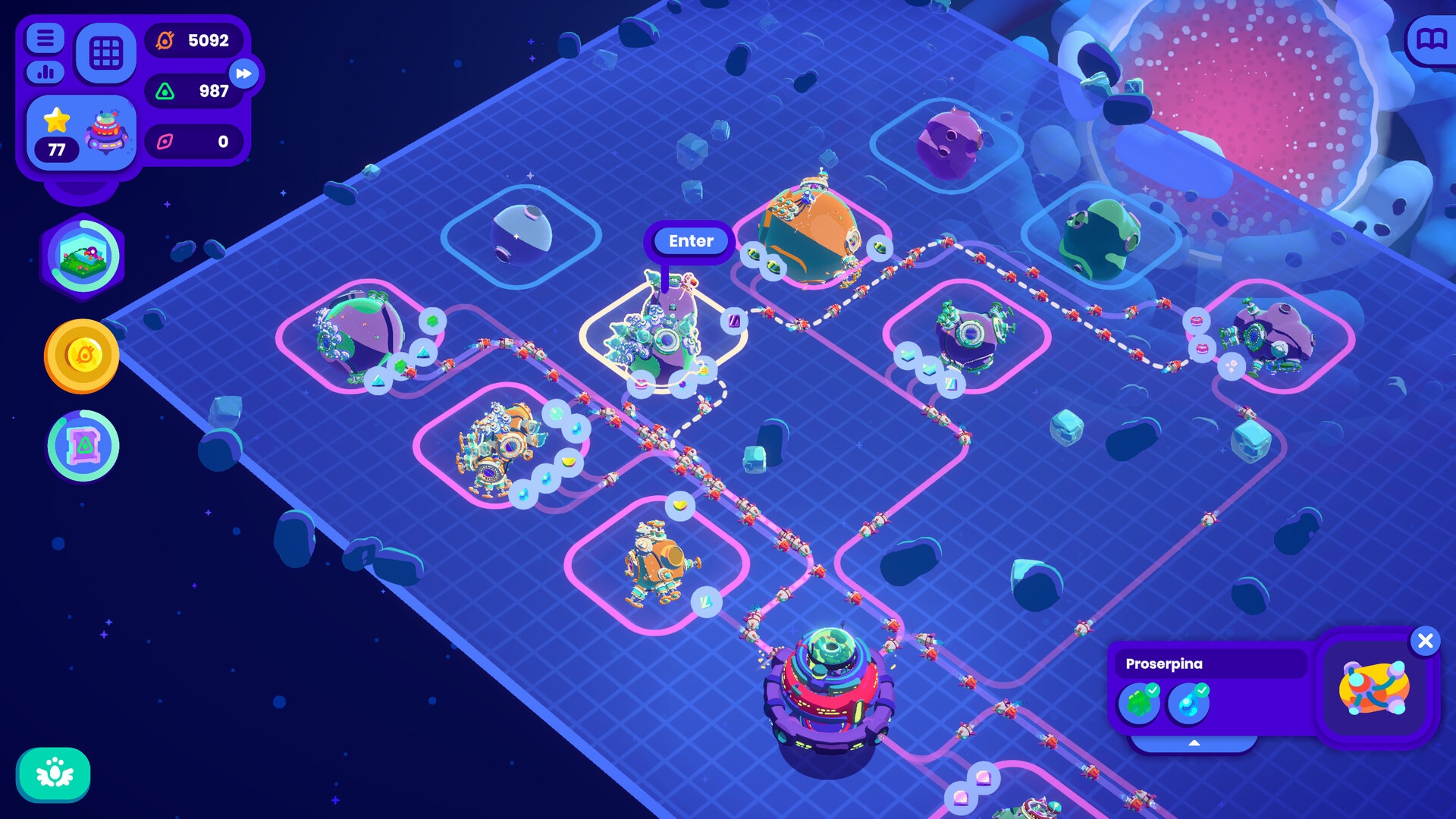Open the statistics bar chart icon
The image size is (1456, 819).
click(44, 73)
